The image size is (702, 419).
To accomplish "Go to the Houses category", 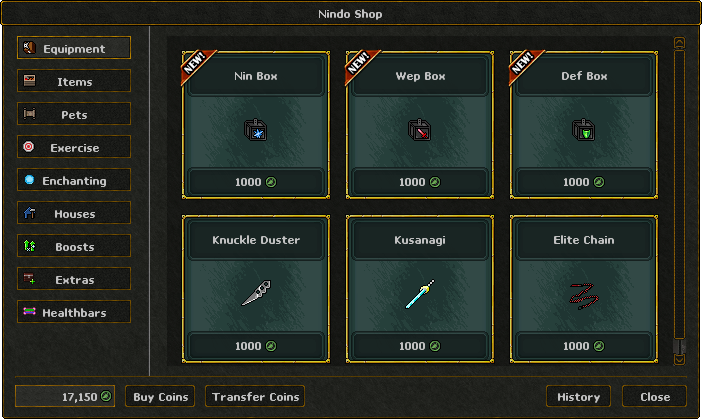I will pyautogui.click(x=74, y=213).
